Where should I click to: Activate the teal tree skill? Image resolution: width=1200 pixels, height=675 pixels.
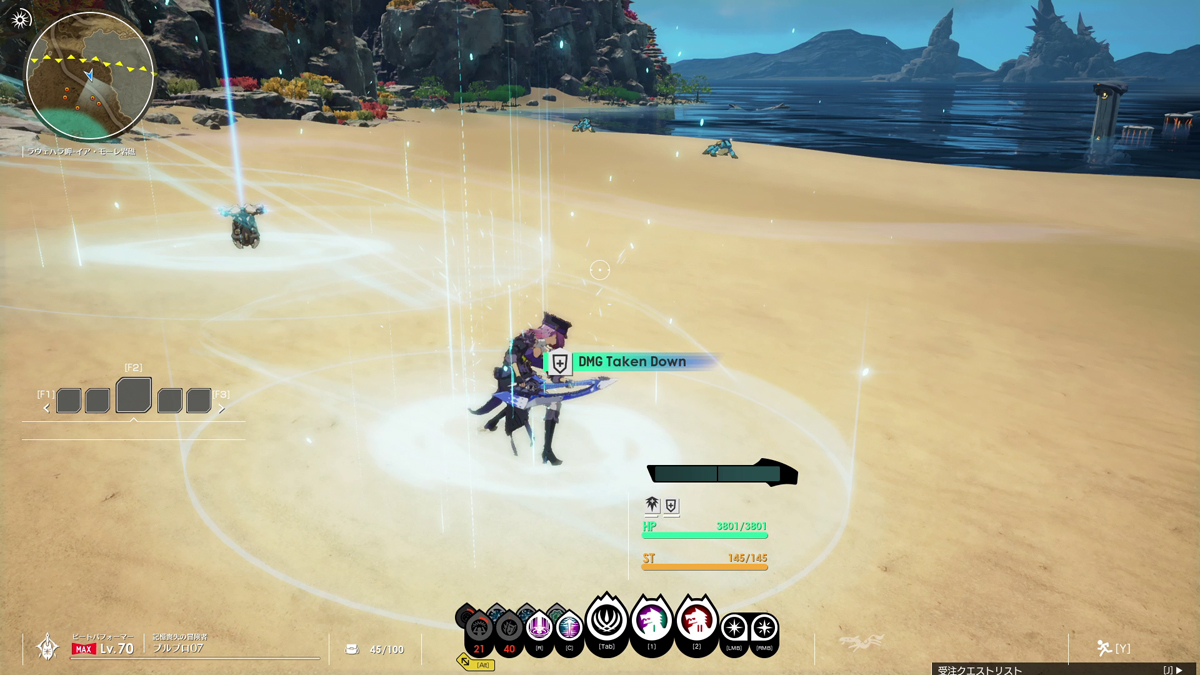click(569, 628)
